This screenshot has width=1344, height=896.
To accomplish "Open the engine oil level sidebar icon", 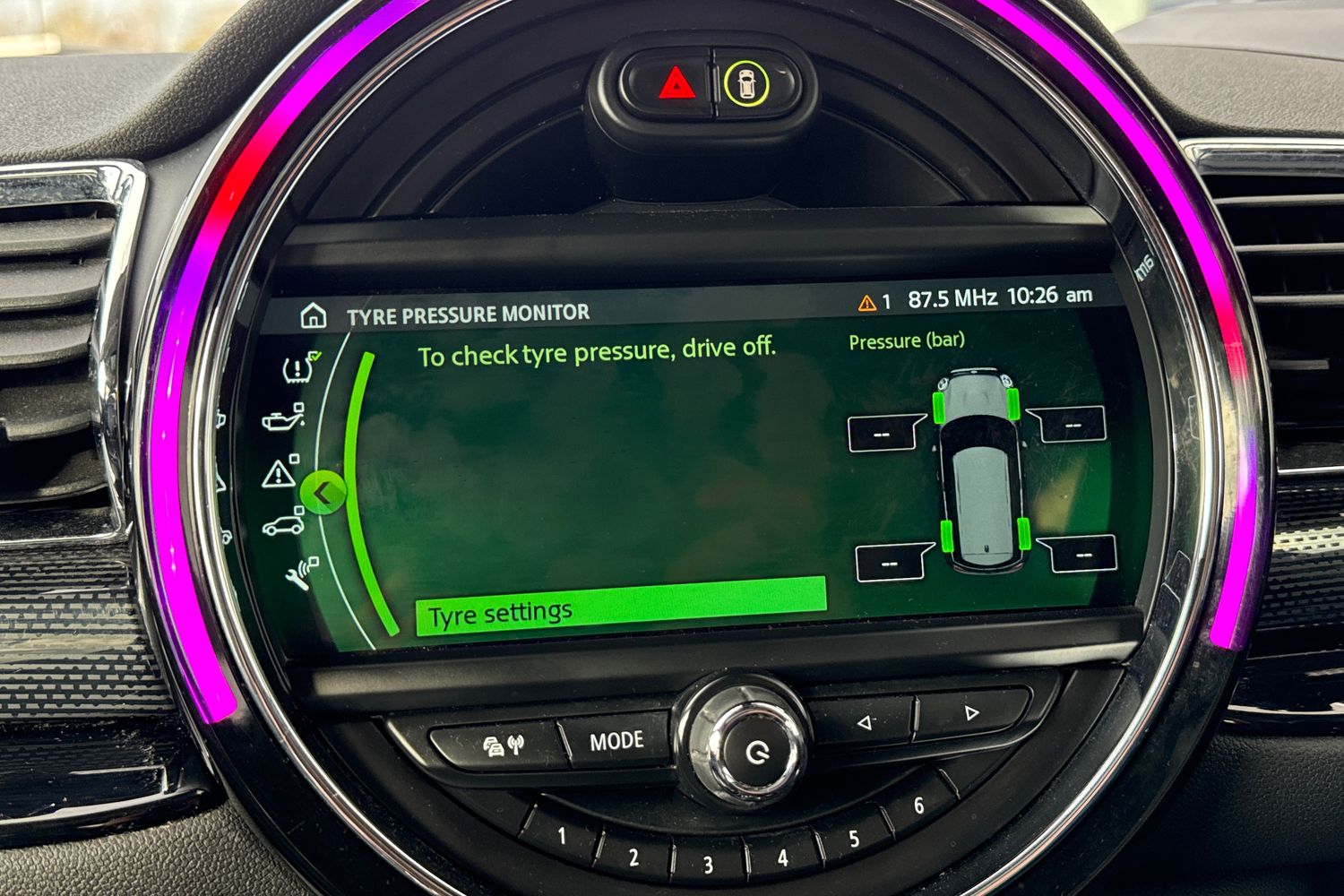I will (x=281, y=418).
